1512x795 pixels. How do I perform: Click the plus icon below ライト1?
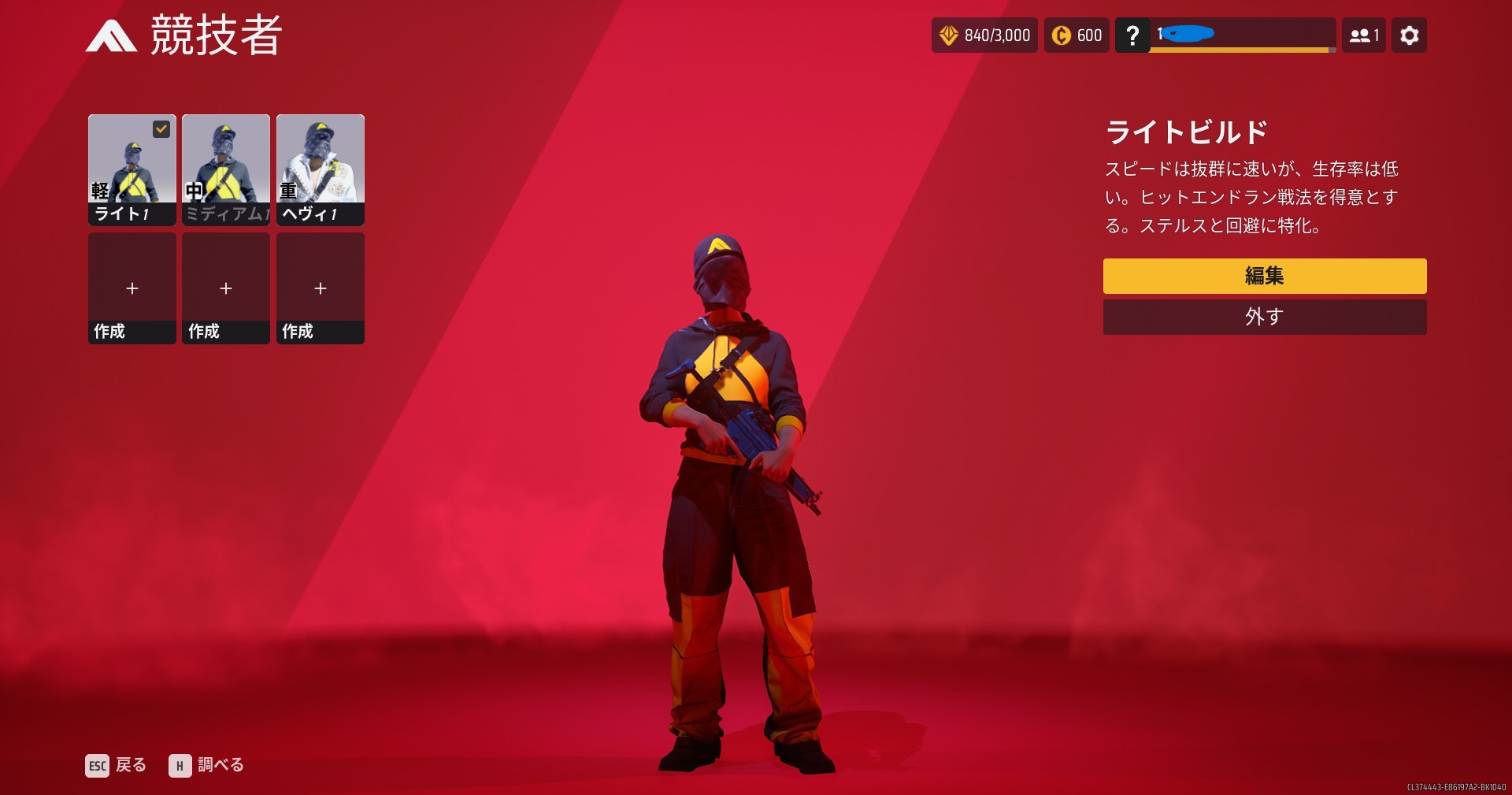click(x=132, y=289)
